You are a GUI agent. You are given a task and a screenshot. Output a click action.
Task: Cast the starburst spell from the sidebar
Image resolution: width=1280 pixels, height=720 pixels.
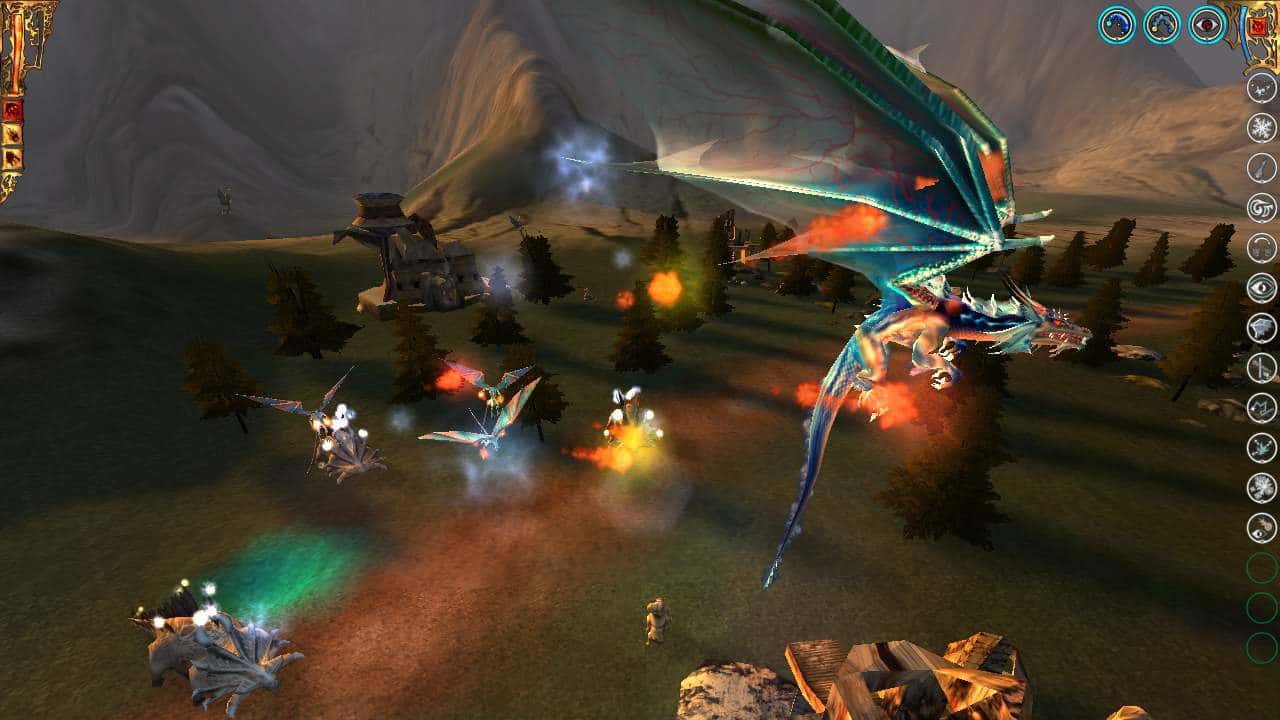1262,487
